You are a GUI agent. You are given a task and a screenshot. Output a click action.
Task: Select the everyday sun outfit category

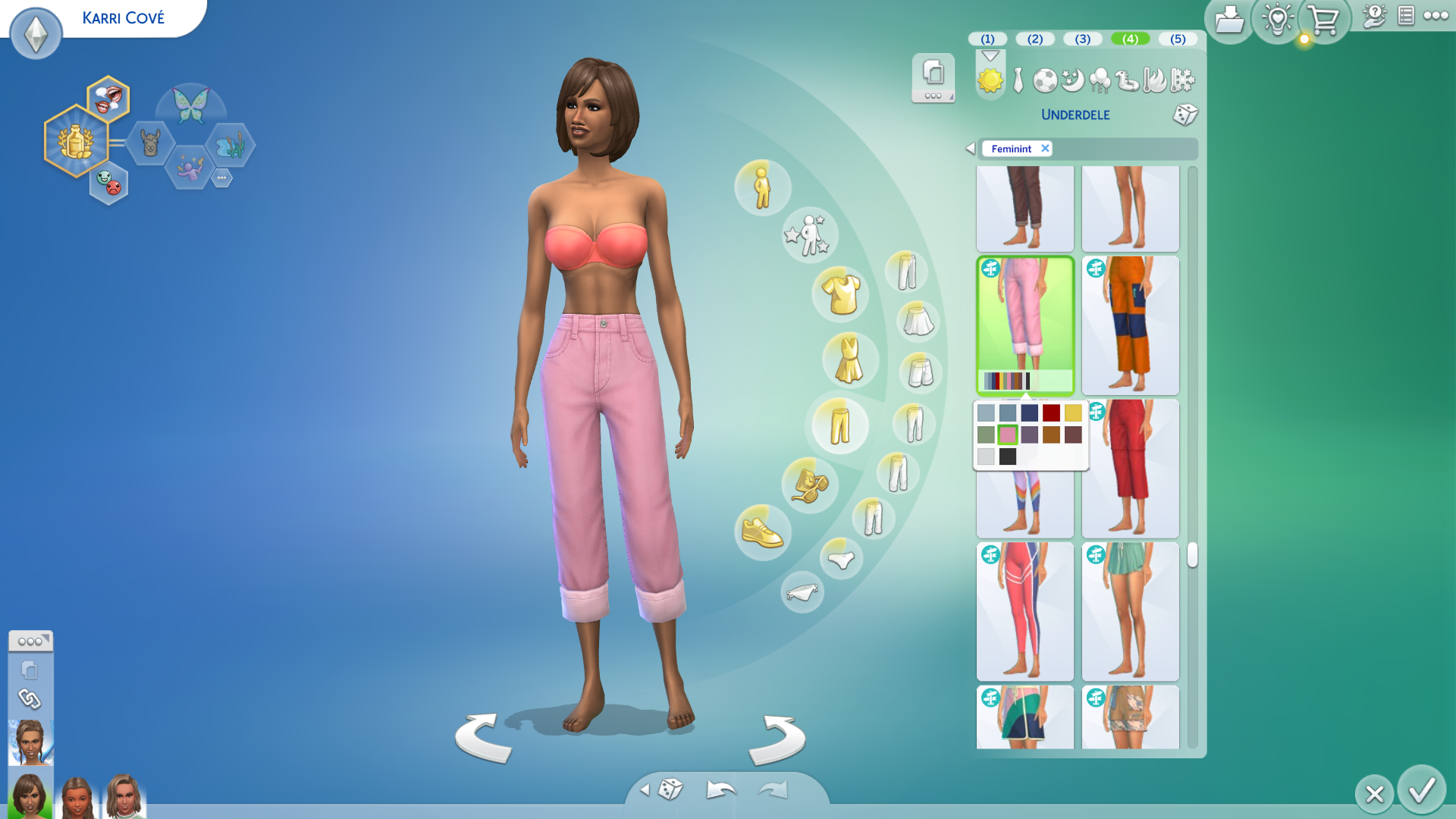(x=990, y=80)
